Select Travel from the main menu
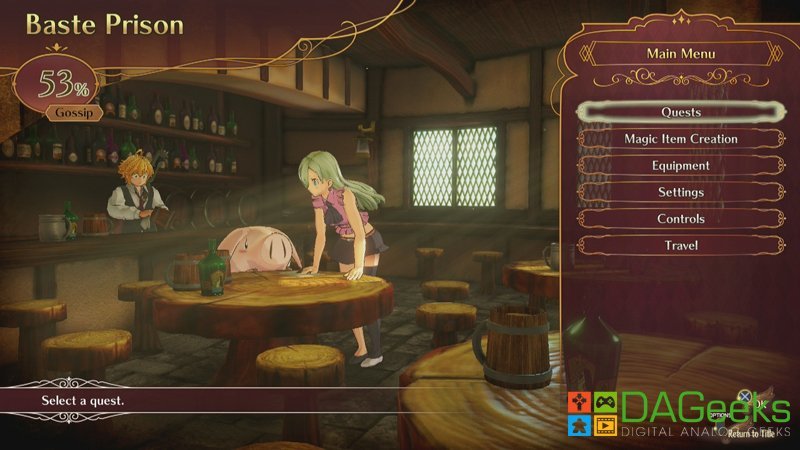This screenshot has height=450, width=800. (680, 246)
